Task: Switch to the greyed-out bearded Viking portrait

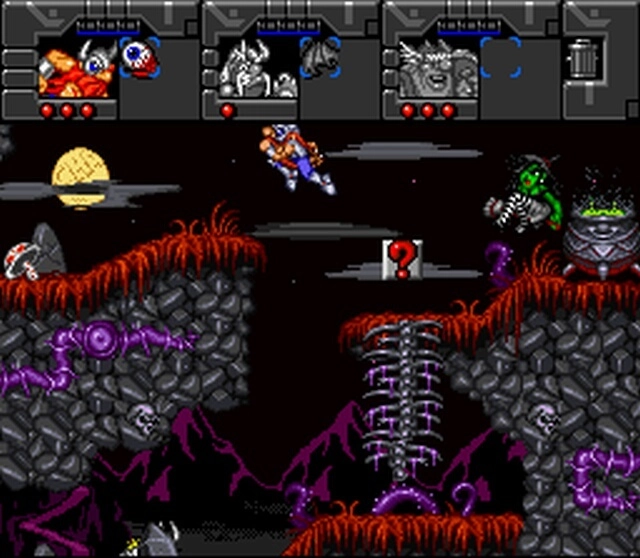Action: coord(438,68)
